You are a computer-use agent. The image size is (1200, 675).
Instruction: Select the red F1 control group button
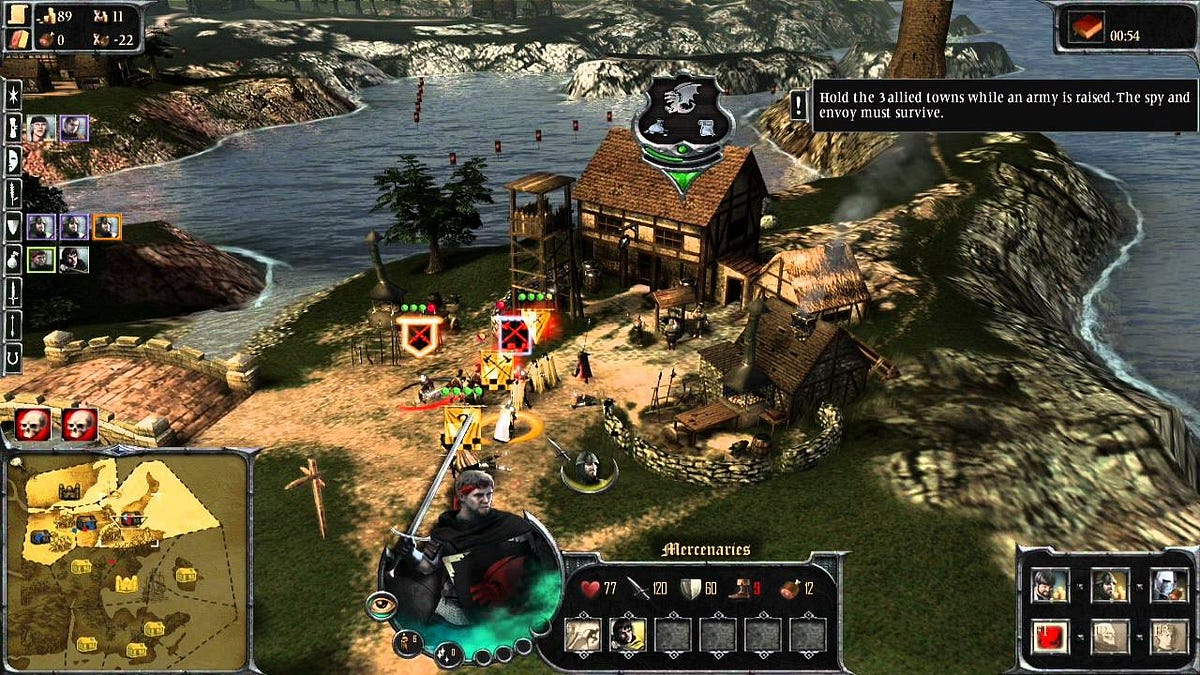(x=1049, y=634)
